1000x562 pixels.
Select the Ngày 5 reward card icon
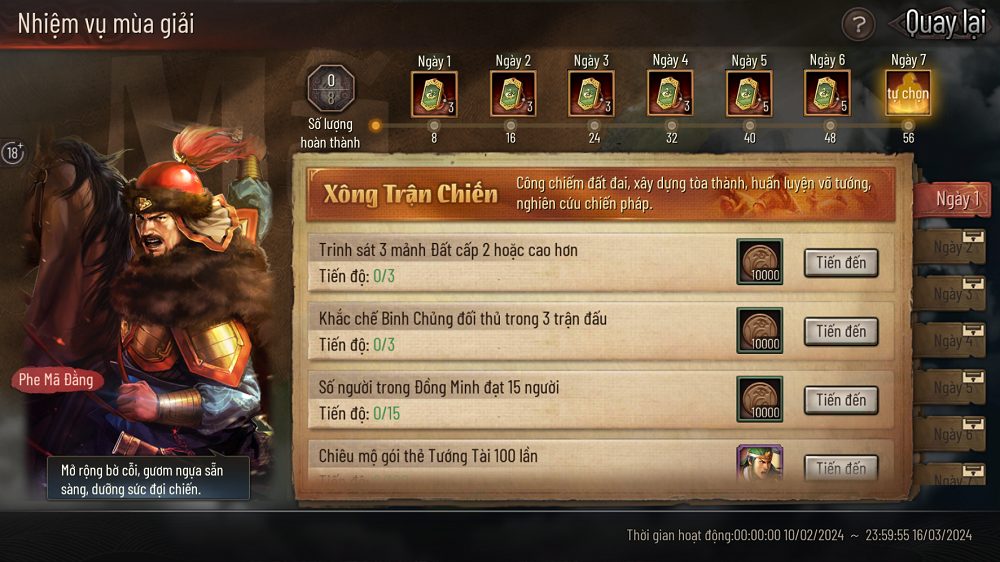(749, 94)
